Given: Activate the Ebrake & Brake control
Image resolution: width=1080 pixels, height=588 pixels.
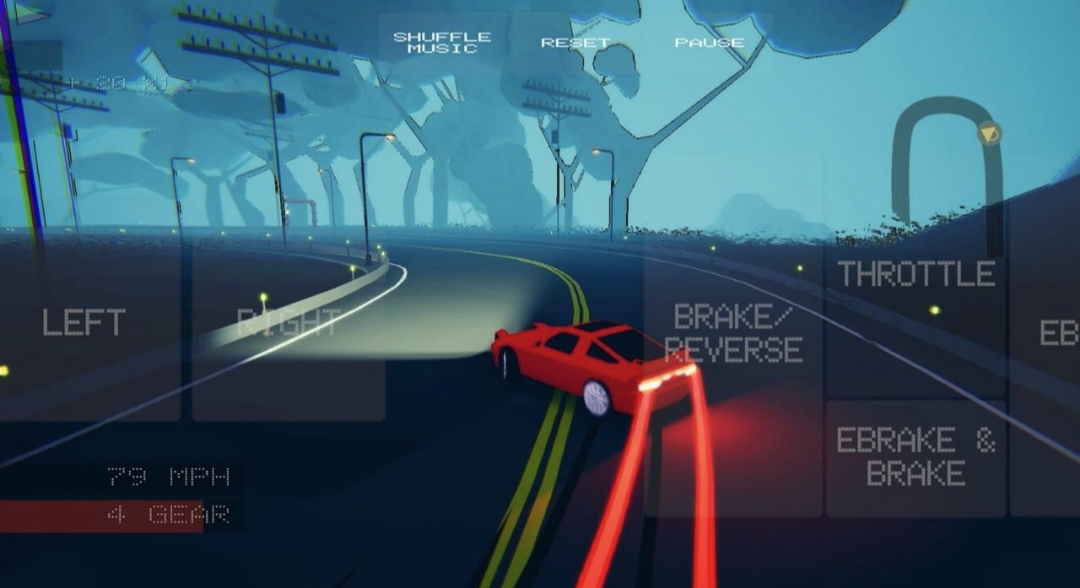Looking at the screenshot, I should point(916,458).
